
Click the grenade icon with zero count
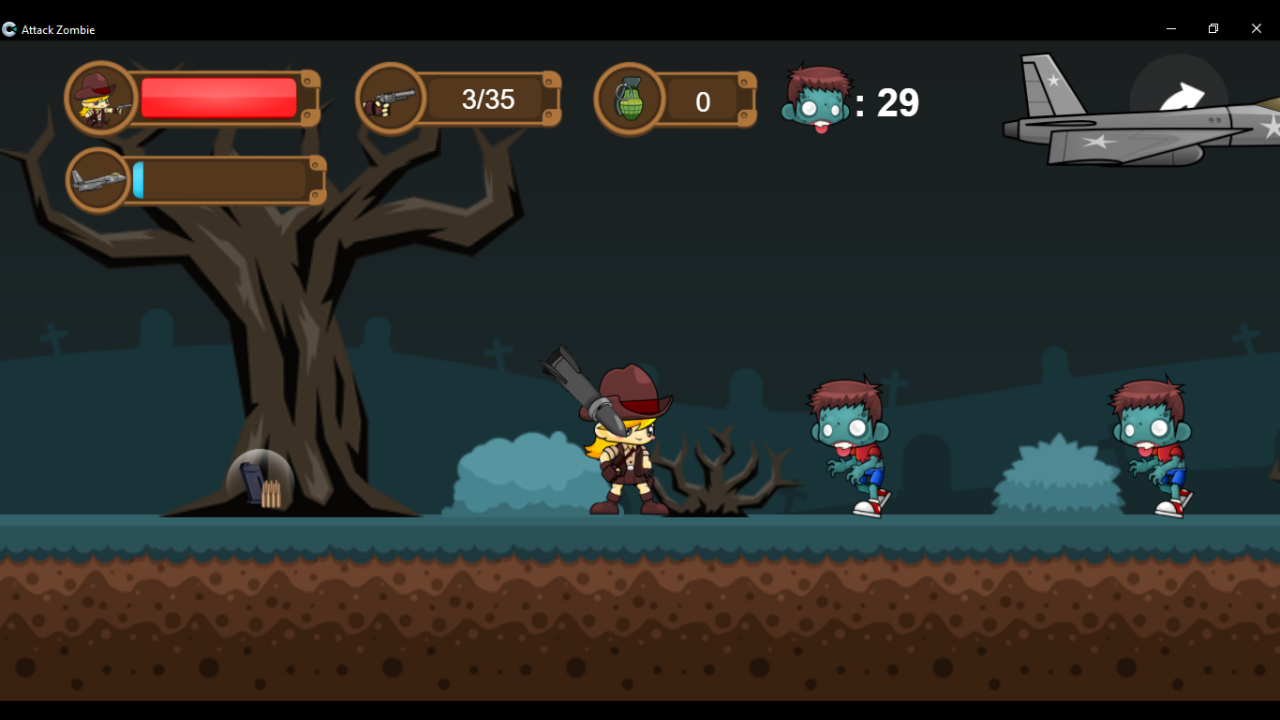[632, 98]
